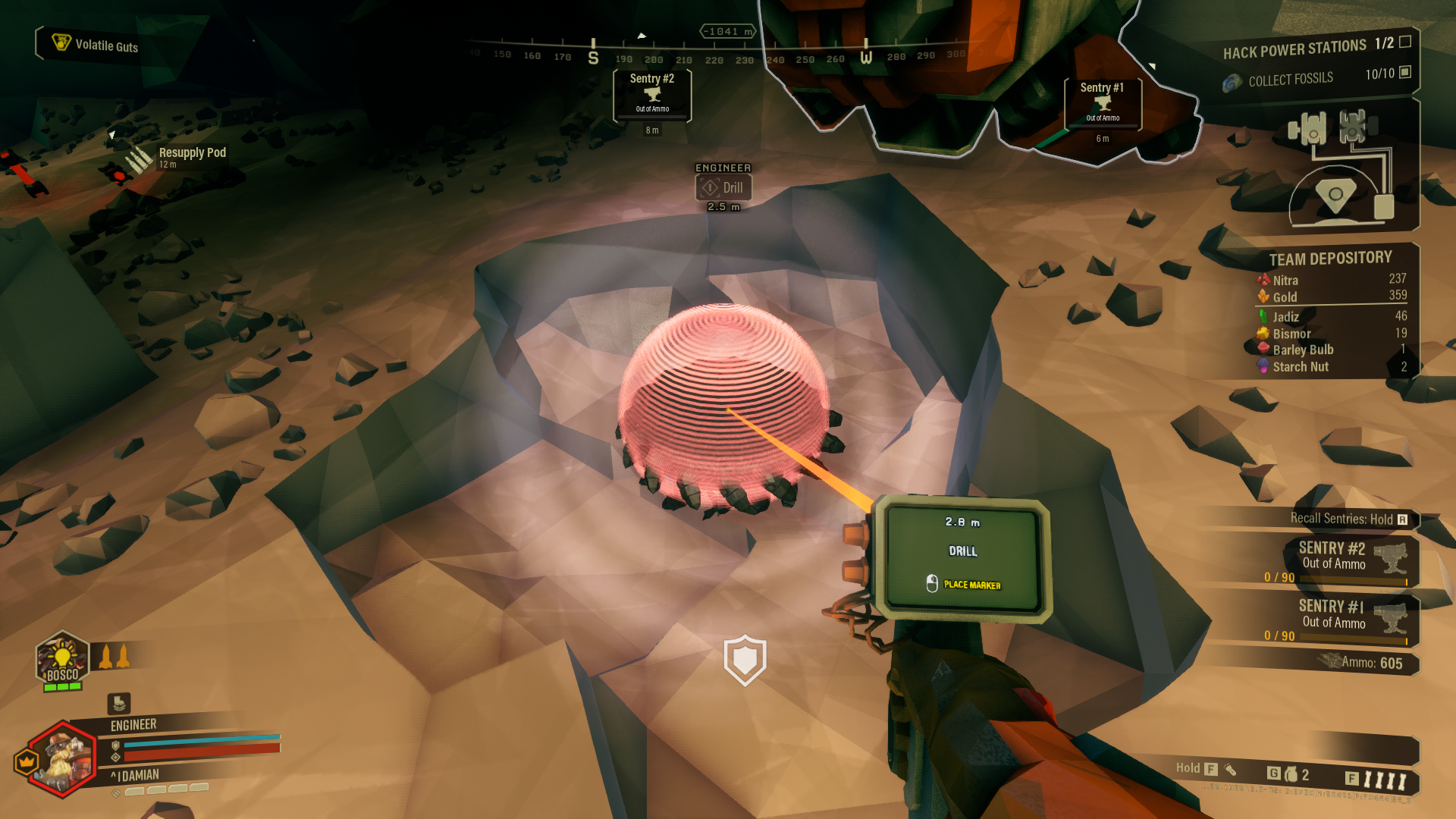The height and width of the screenshot is (819, 1456).
Task: Click the Volatile Guts warning badge
Action: (96, 45)
